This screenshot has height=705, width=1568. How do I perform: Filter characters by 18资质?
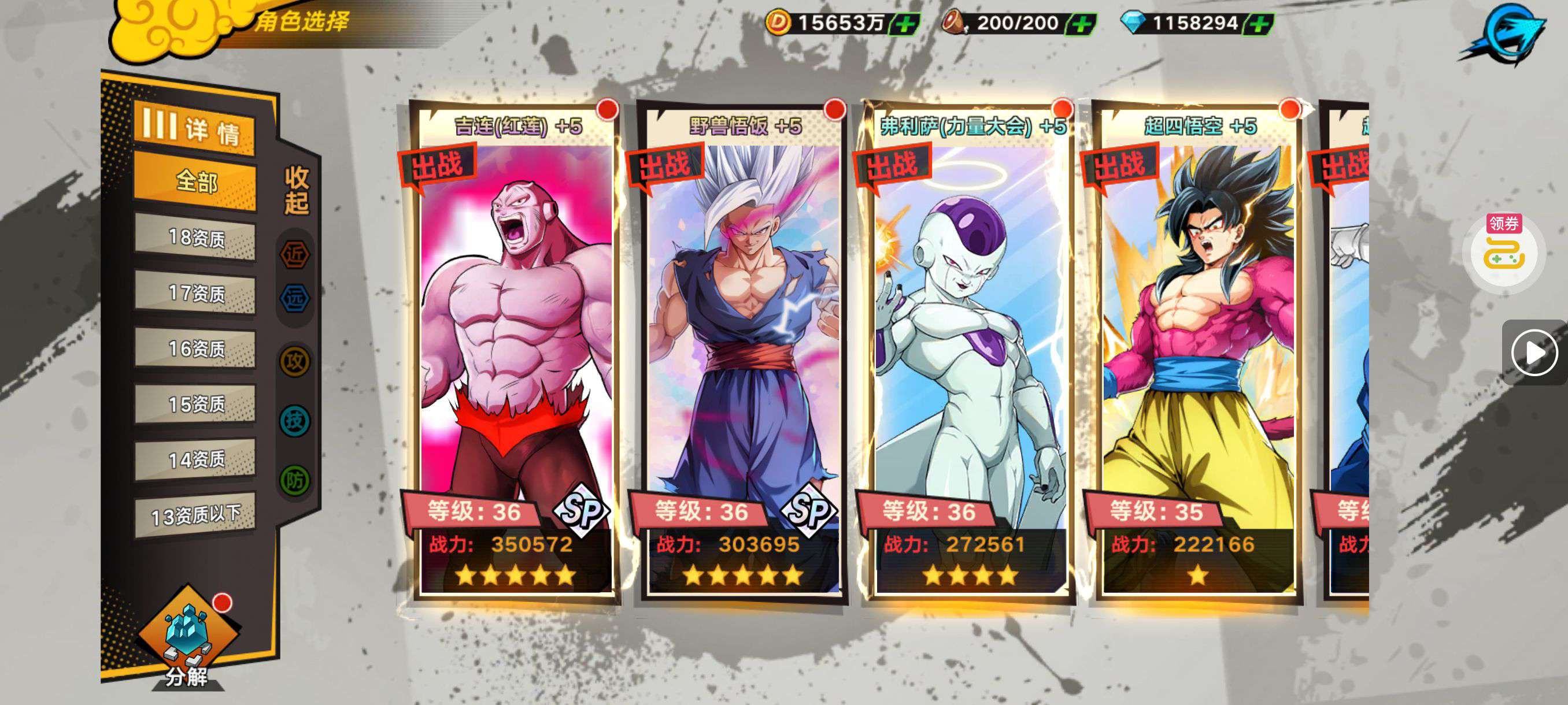pyautogui.click(x=195, y=238)
